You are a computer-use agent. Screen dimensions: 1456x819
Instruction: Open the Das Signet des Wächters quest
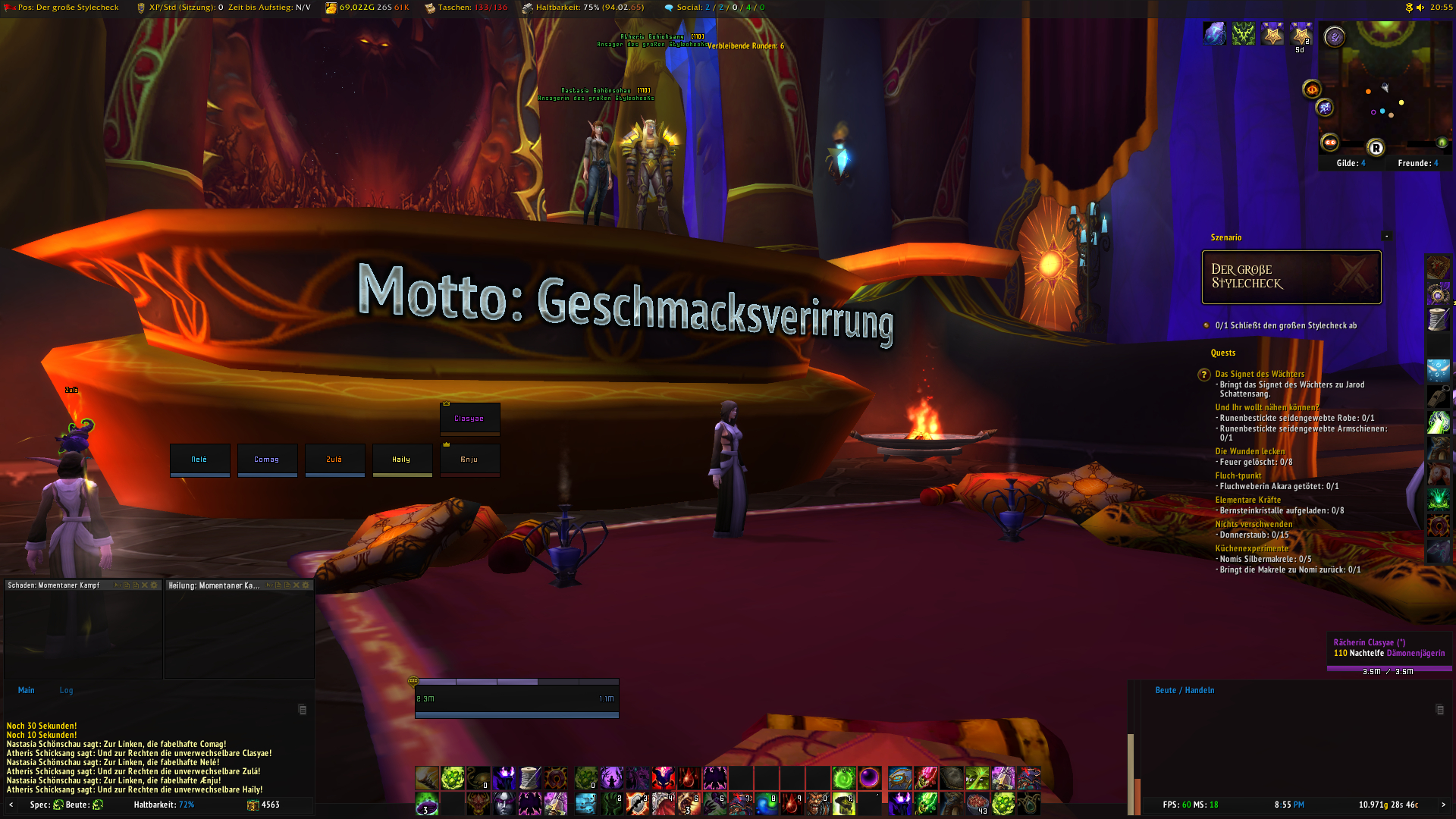1260,374
